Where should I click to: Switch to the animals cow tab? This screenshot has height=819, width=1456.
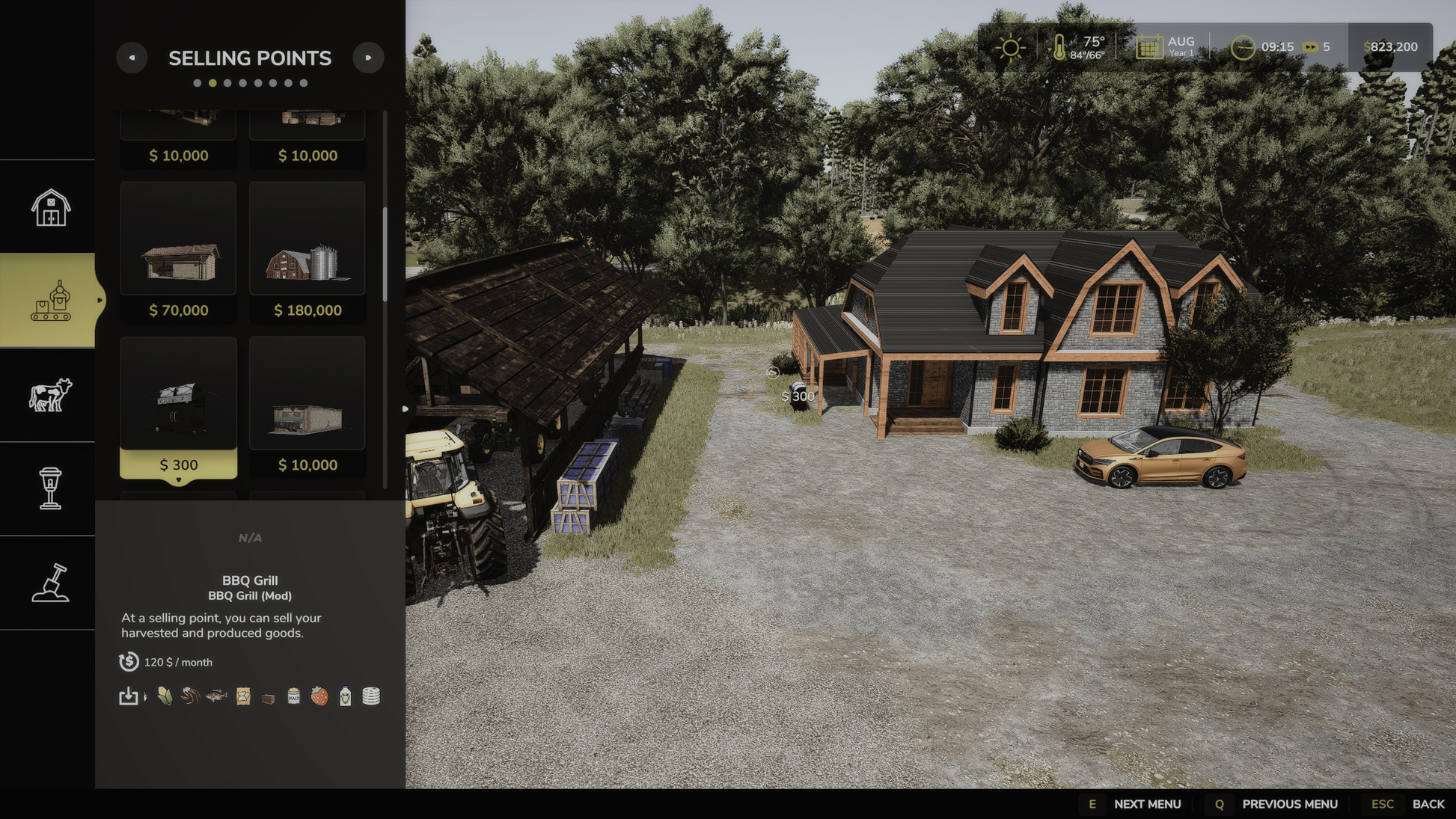(x=50, y=394)
